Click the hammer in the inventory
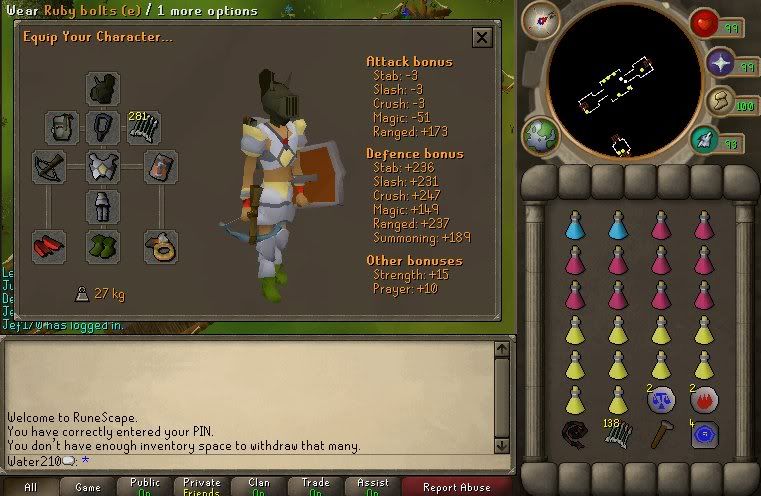The width and height of the screenshot is (761, 496). click(x=660, y=434)
